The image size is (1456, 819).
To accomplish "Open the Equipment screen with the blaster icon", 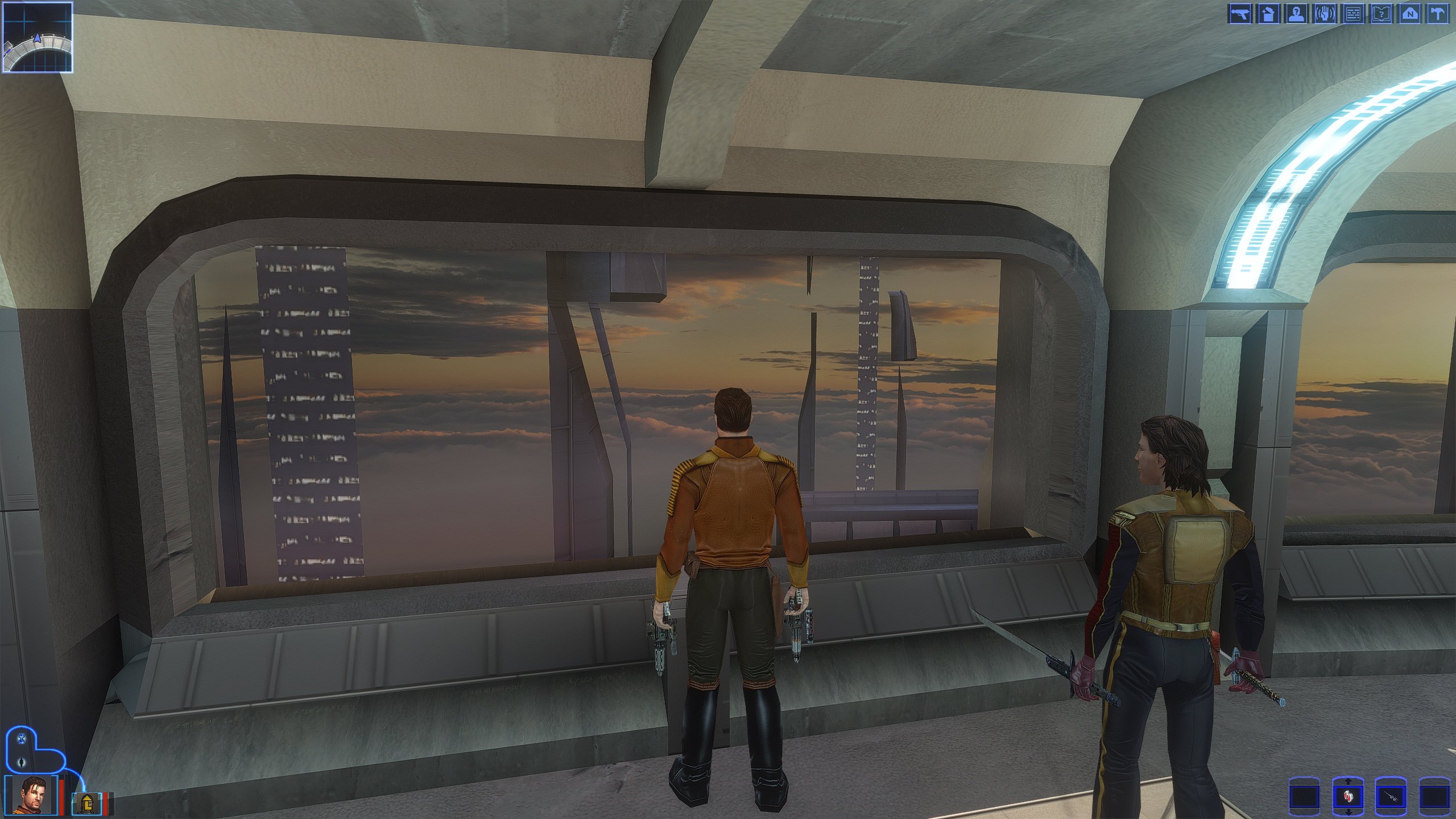I will [x=1240, y=14].
